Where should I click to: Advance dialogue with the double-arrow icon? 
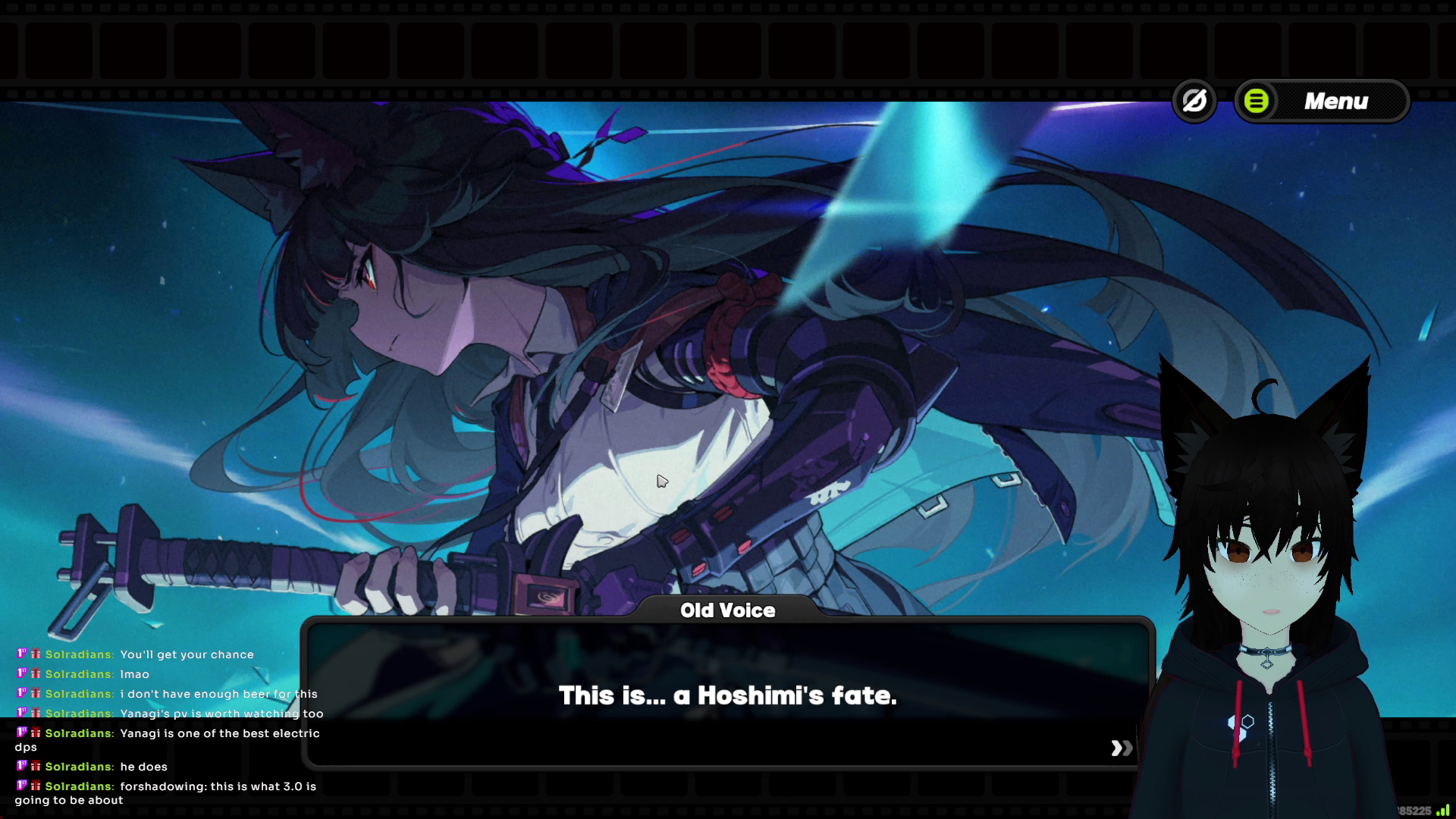click(x=1122, y=748)
